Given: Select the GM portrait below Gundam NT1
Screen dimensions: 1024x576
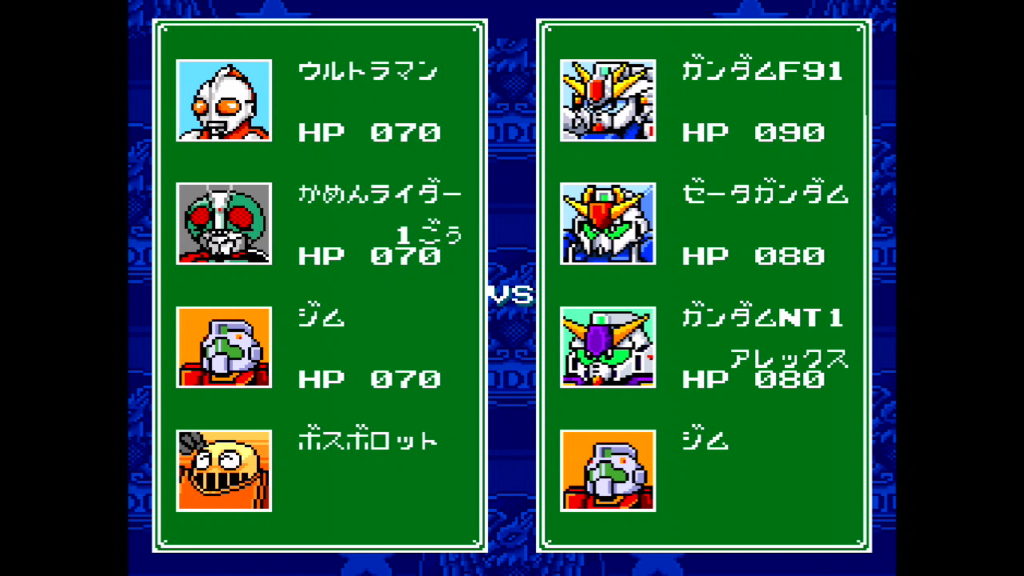Looking at the screenshot, I should [607, 470].
